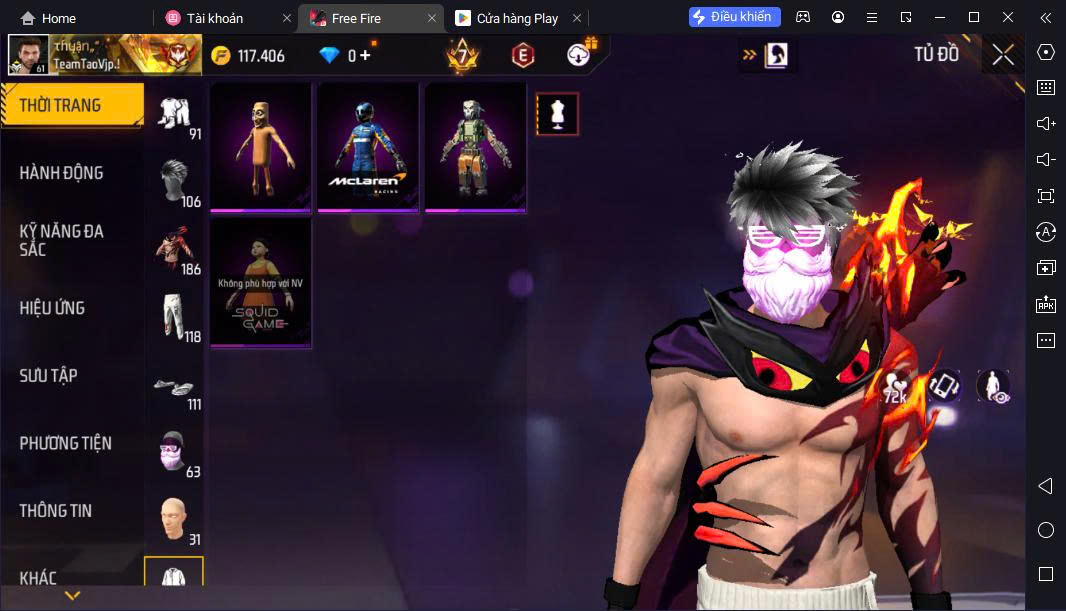The height and width of the screenshot is (611, 1066).
Task: Switch to KỸ NĂNG ĐA SẮC tab
Action: (62, 240)
